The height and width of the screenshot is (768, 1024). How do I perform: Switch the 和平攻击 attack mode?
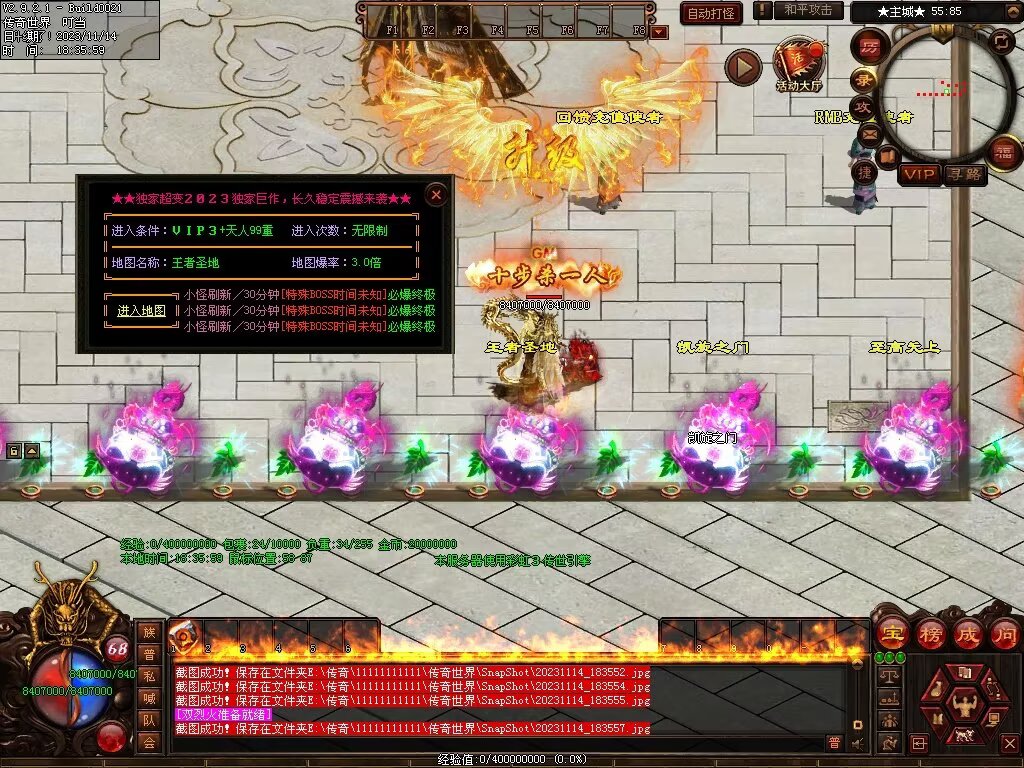(807, 10)
